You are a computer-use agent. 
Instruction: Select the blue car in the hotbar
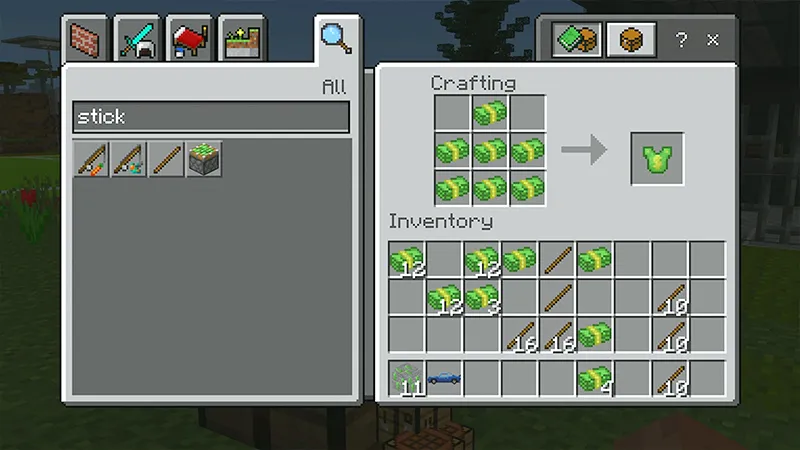tap(445, 378)
